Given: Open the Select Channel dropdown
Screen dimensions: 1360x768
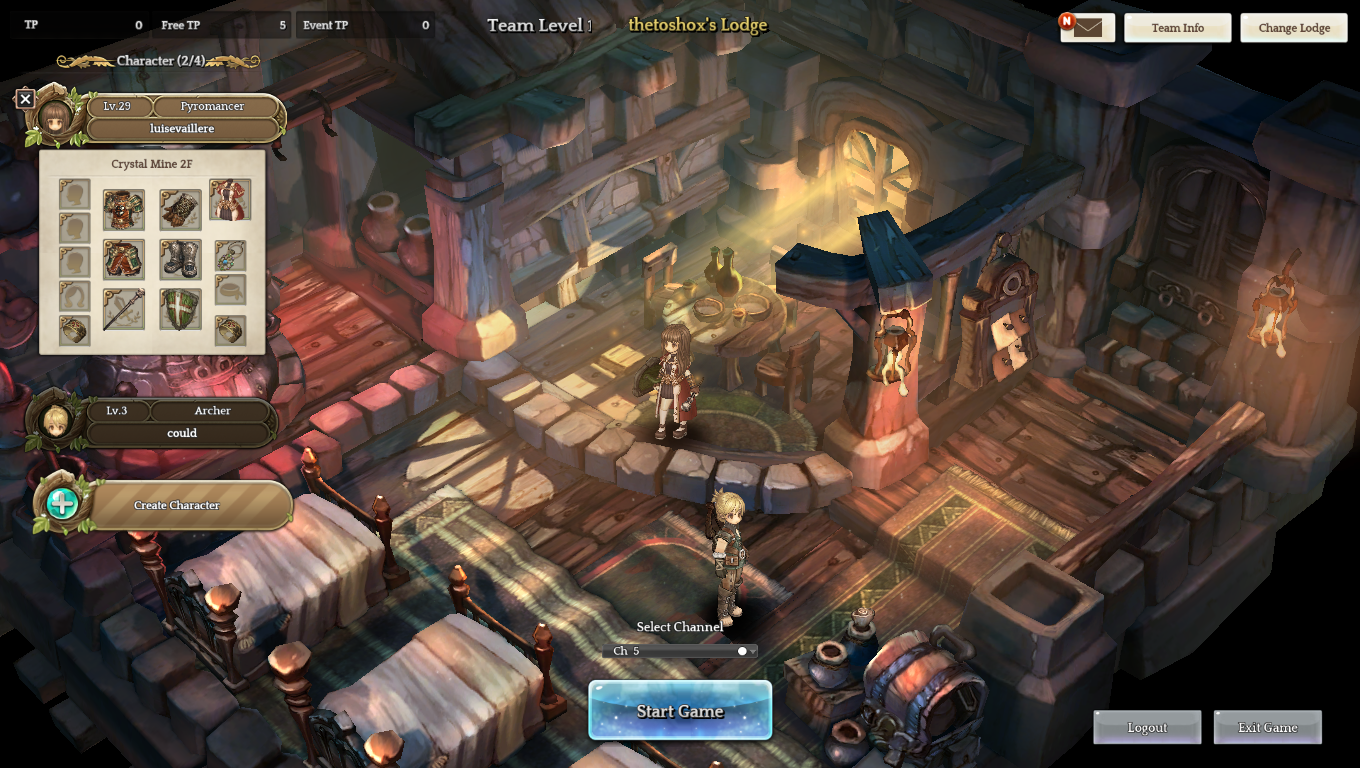Looking at the screenshot, I should pyautogui.click(x=680, y=651).
